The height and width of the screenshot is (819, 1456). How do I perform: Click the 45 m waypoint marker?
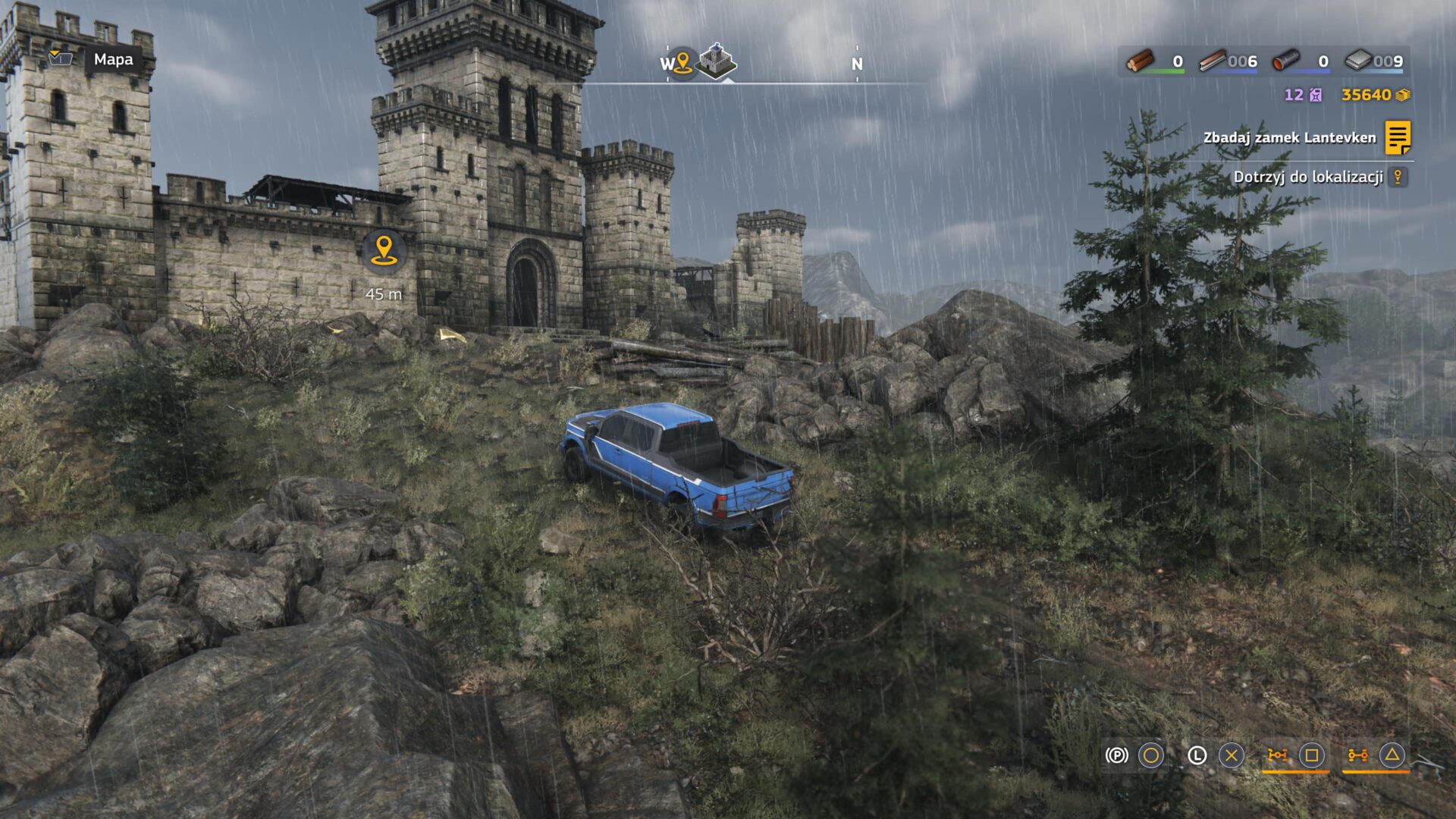[384, 251]
